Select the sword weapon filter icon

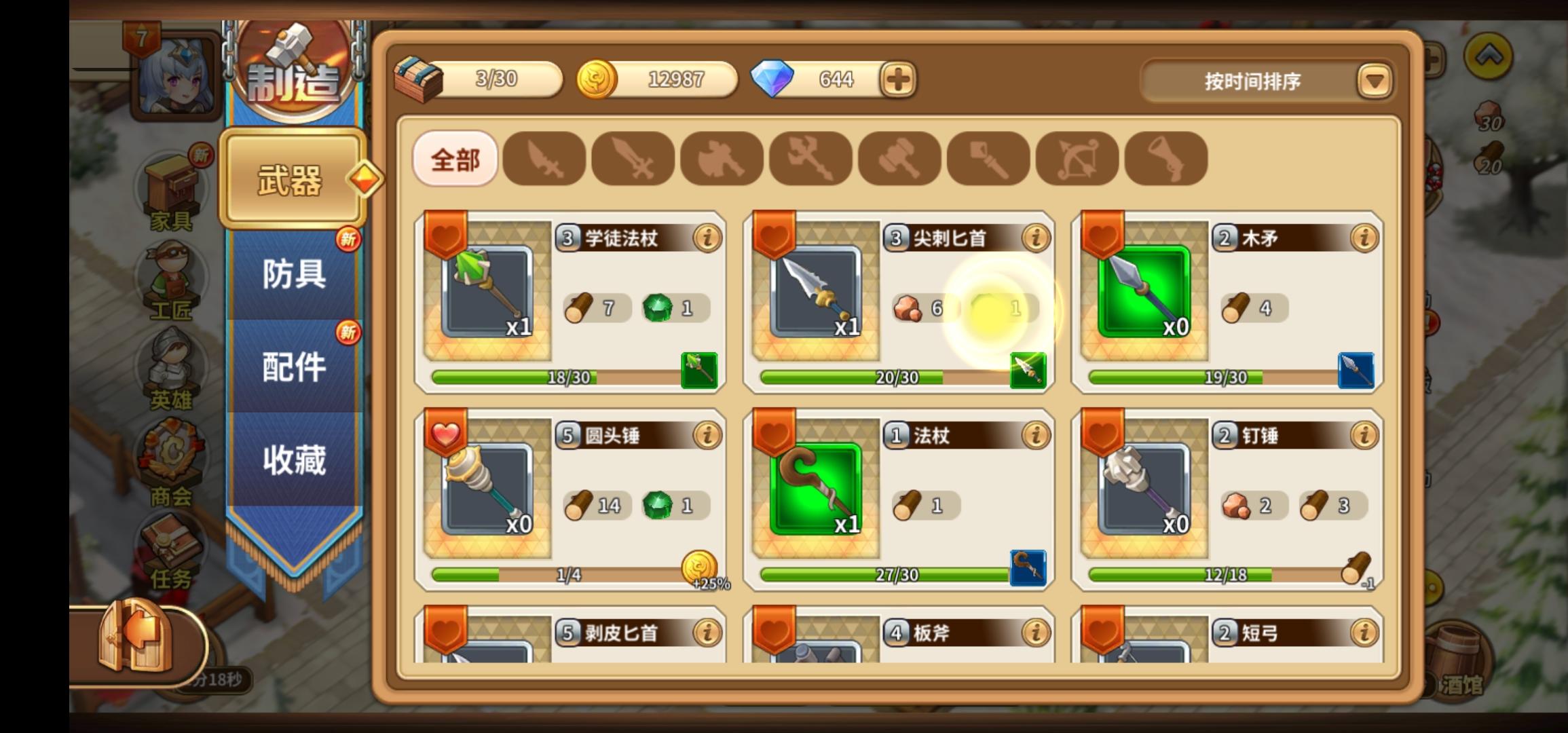pyautogui.click(x=633, y=158)
